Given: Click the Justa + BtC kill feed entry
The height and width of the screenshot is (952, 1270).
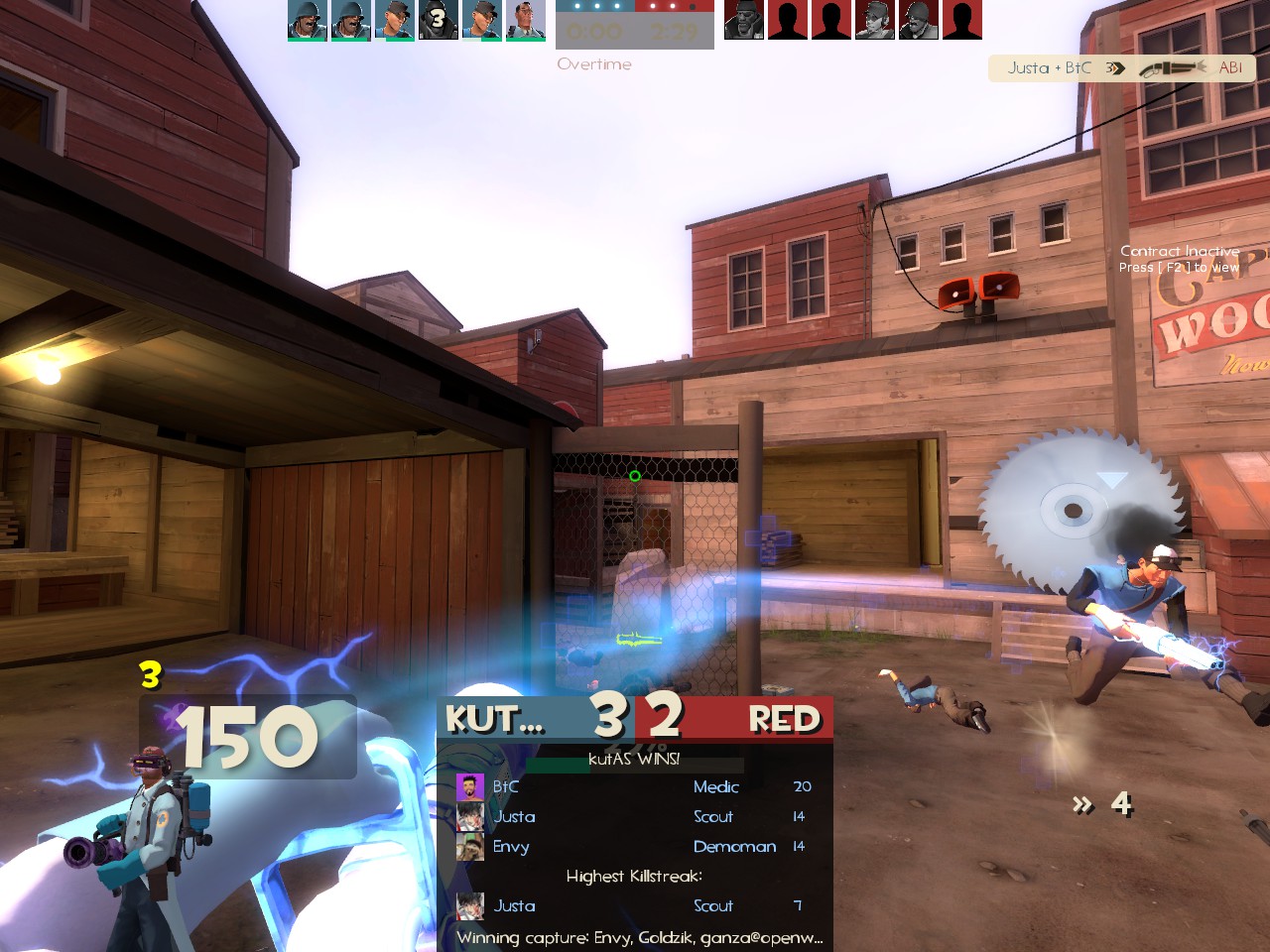Looking at the screenshot, I should tap(1122, 68).
